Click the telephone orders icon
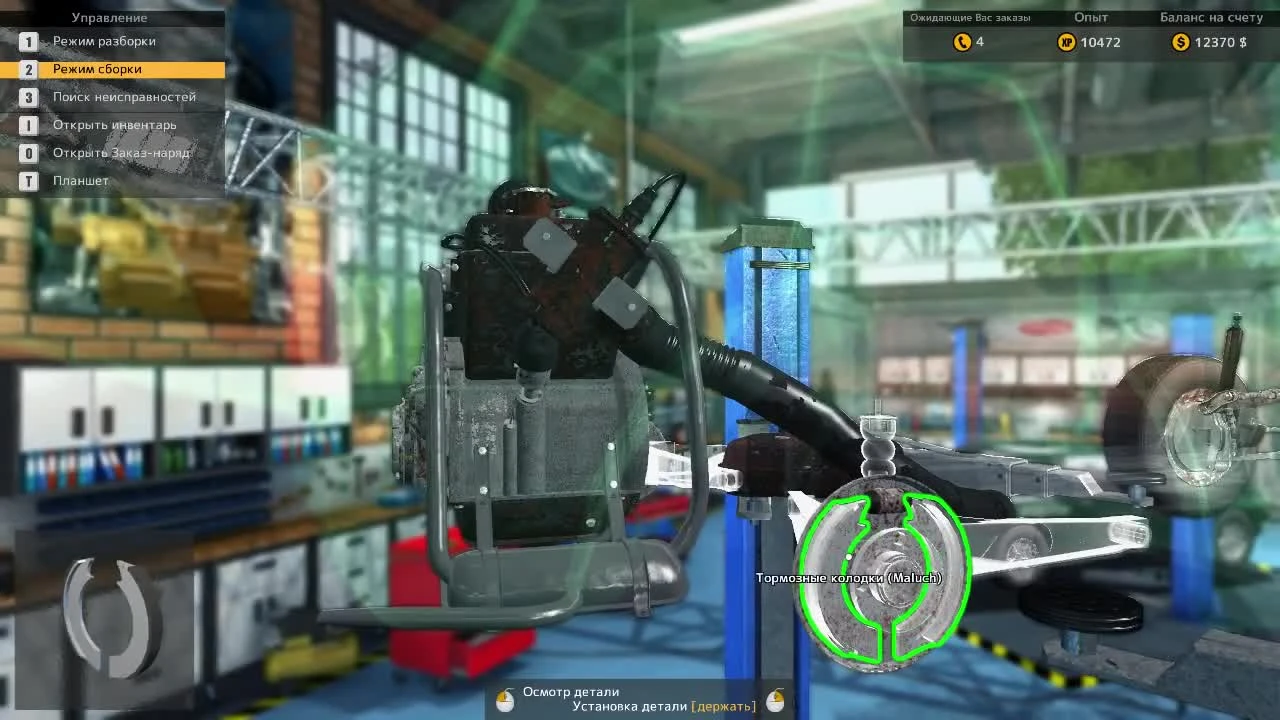 click(x=961, y=42)
